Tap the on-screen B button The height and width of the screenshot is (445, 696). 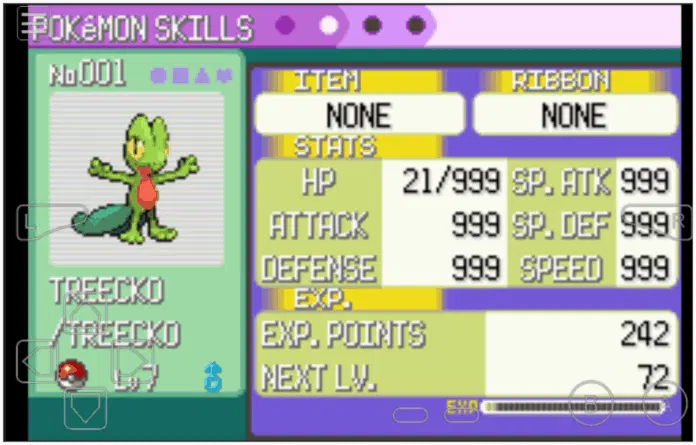point(591,402)
